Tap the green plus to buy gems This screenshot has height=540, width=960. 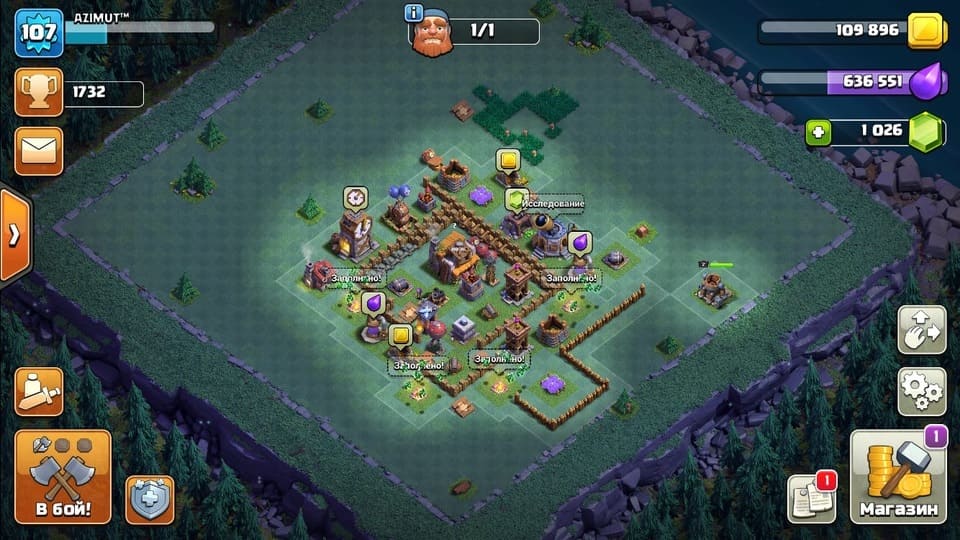(x=819, y=132)
